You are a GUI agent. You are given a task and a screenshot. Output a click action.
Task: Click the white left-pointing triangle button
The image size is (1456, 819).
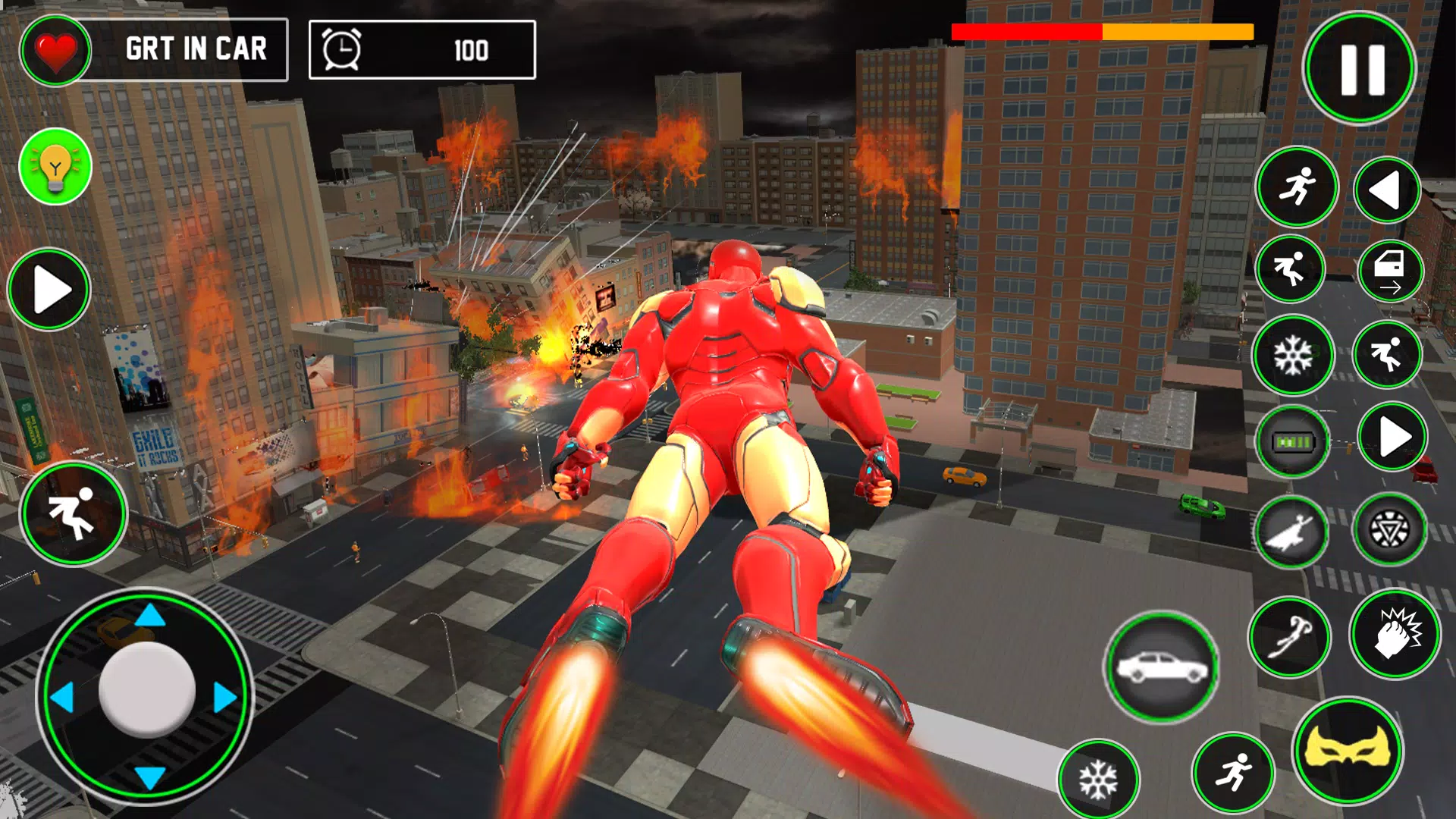click(1386, 190)
